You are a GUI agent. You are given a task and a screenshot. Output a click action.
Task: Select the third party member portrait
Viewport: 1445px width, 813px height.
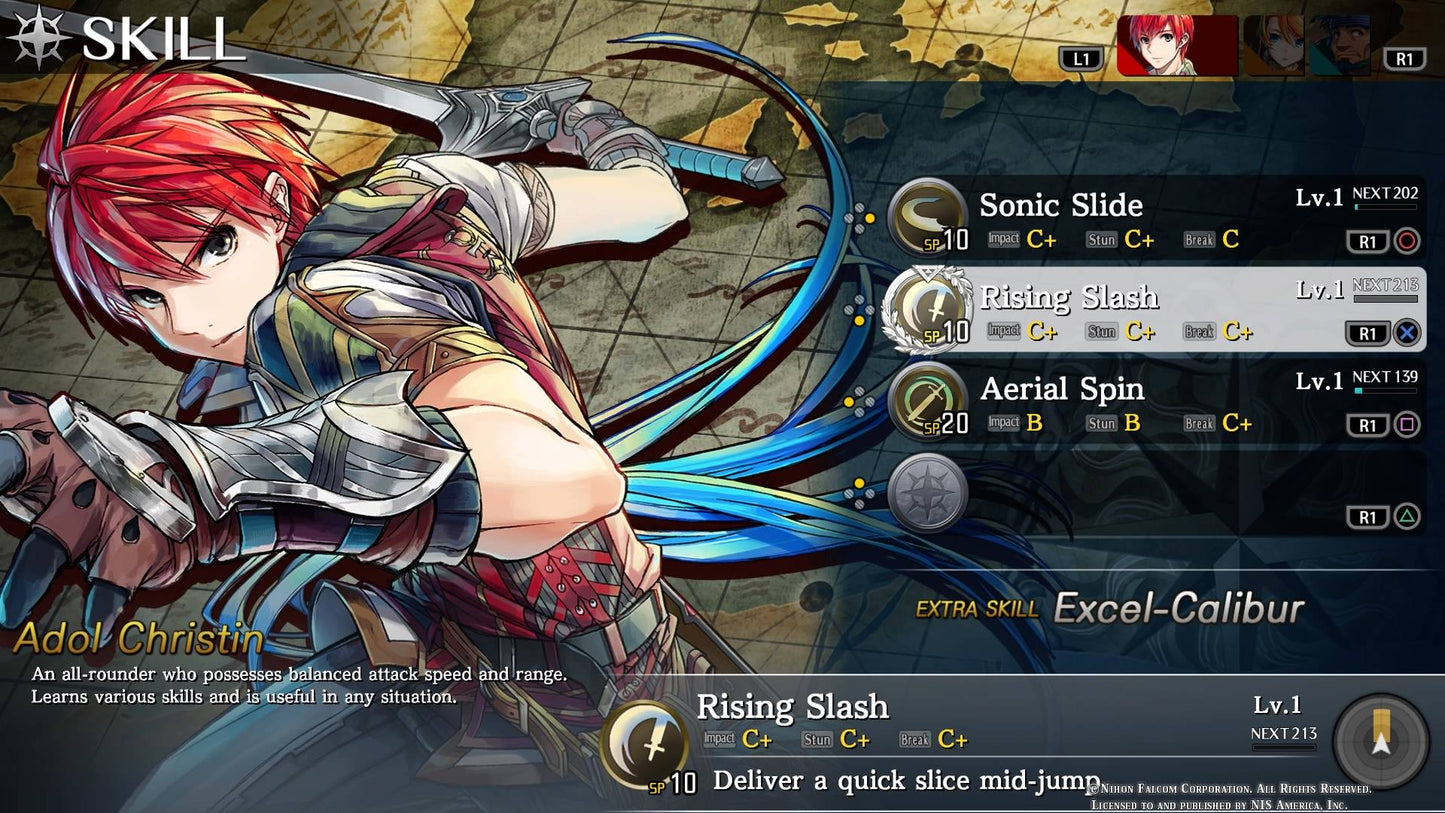pyautogui.click(x=1339, y=47)
